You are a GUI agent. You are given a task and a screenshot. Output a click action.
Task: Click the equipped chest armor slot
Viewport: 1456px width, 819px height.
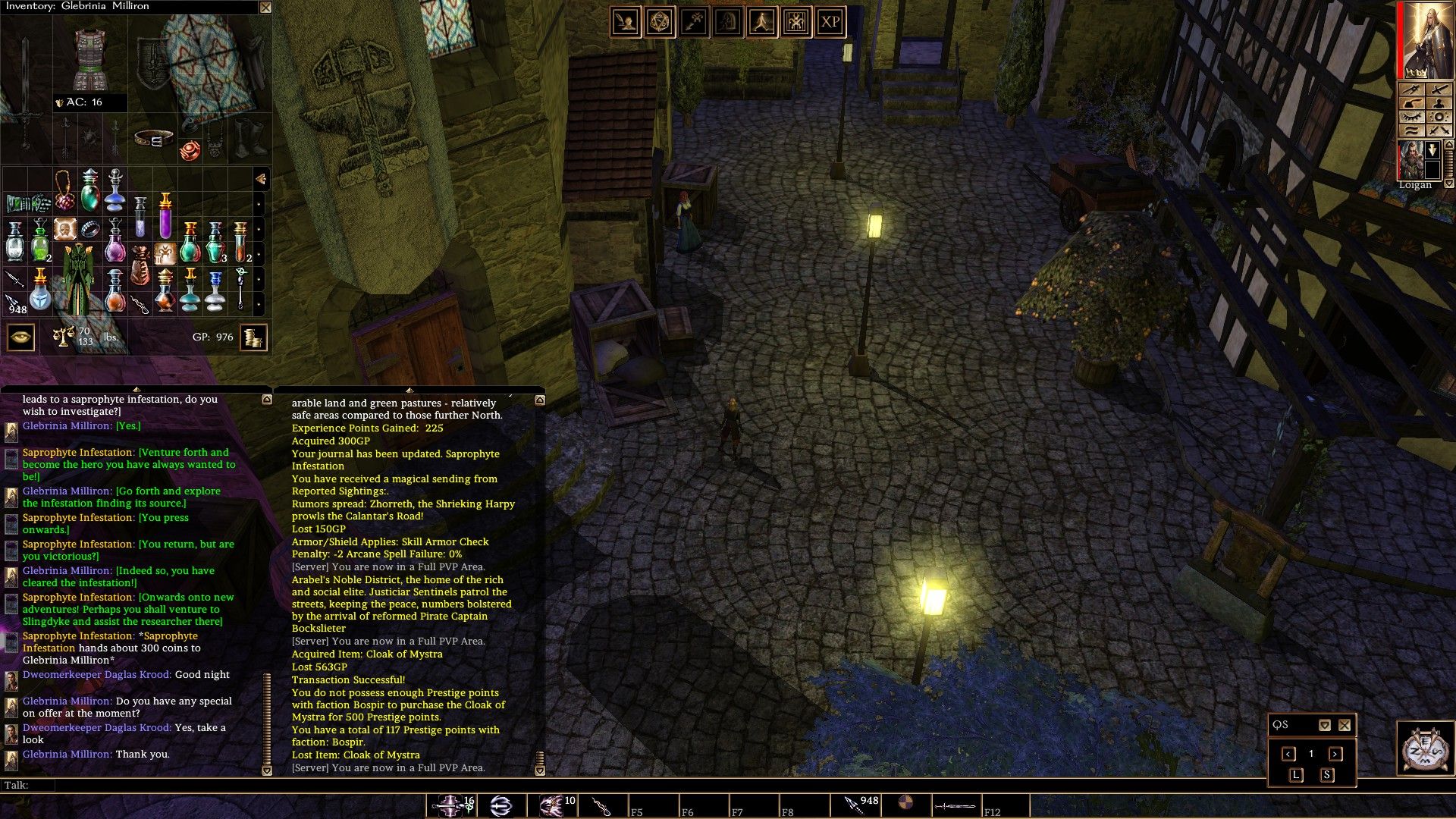tap(91, 59)
